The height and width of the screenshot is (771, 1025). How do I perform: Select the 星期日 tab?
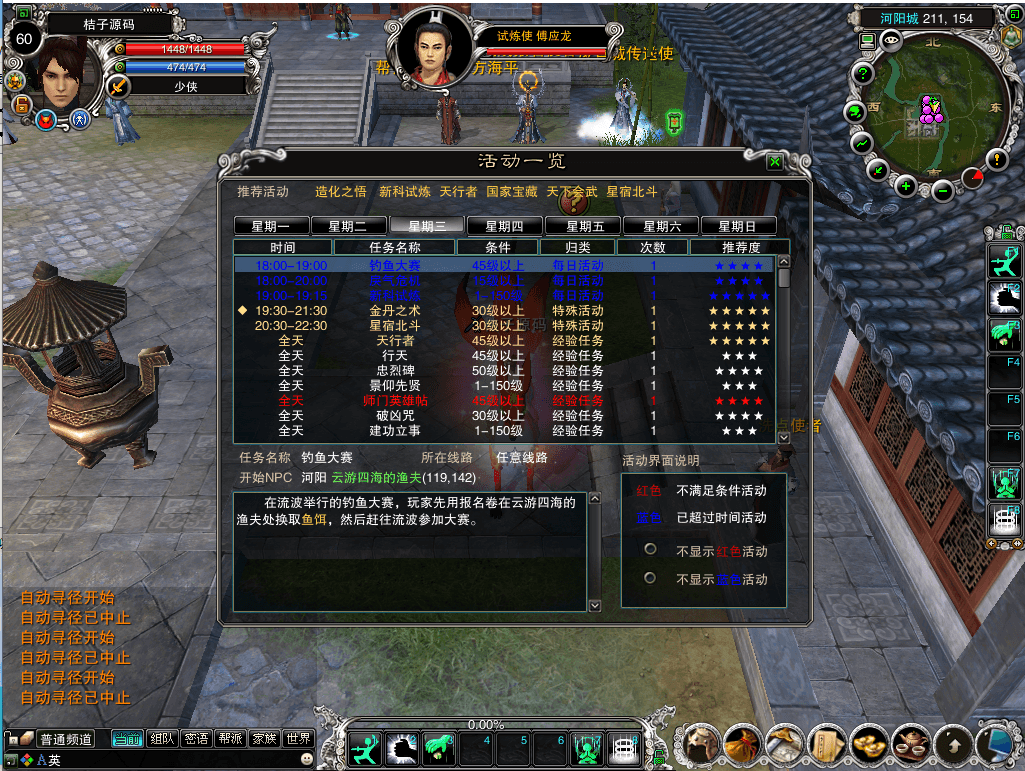click(x=738, y=226)
